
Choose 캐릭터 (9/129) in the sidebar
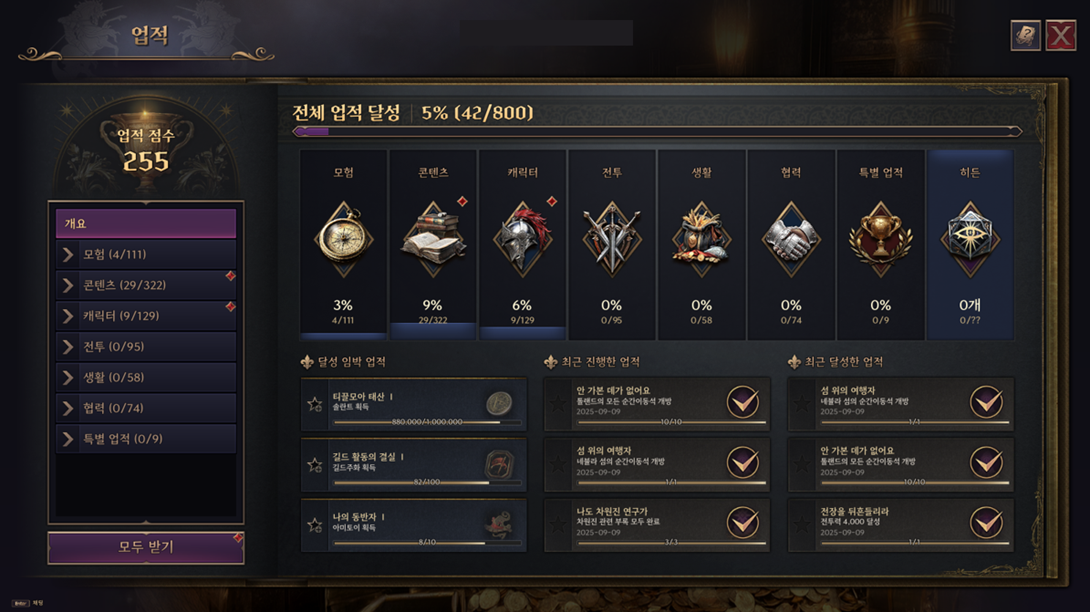[146, 316]
